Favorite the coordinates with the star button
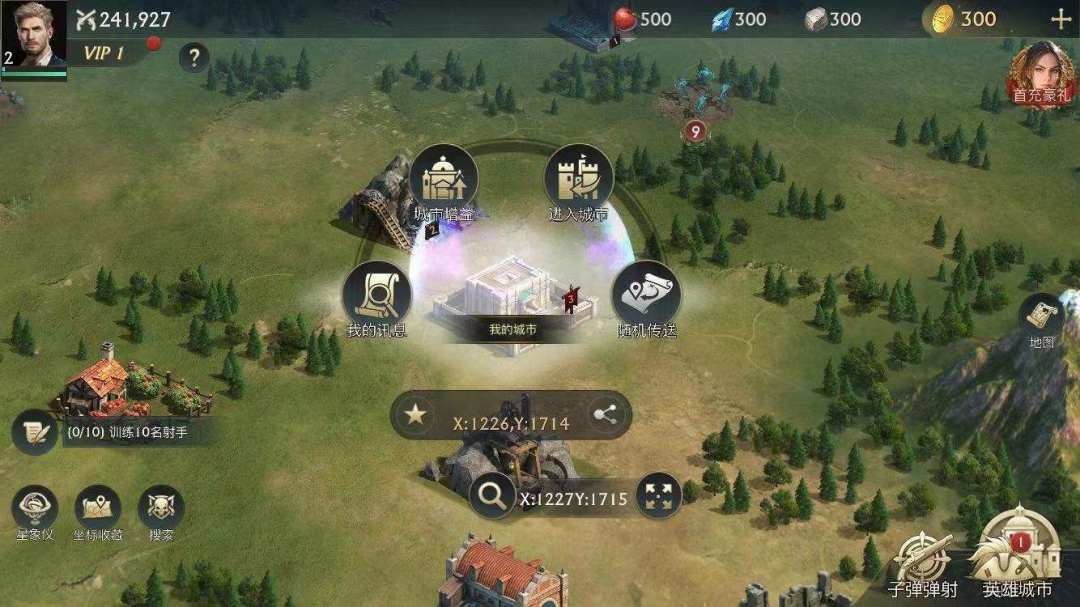The image size is (1080, 607). pos(416,414)
